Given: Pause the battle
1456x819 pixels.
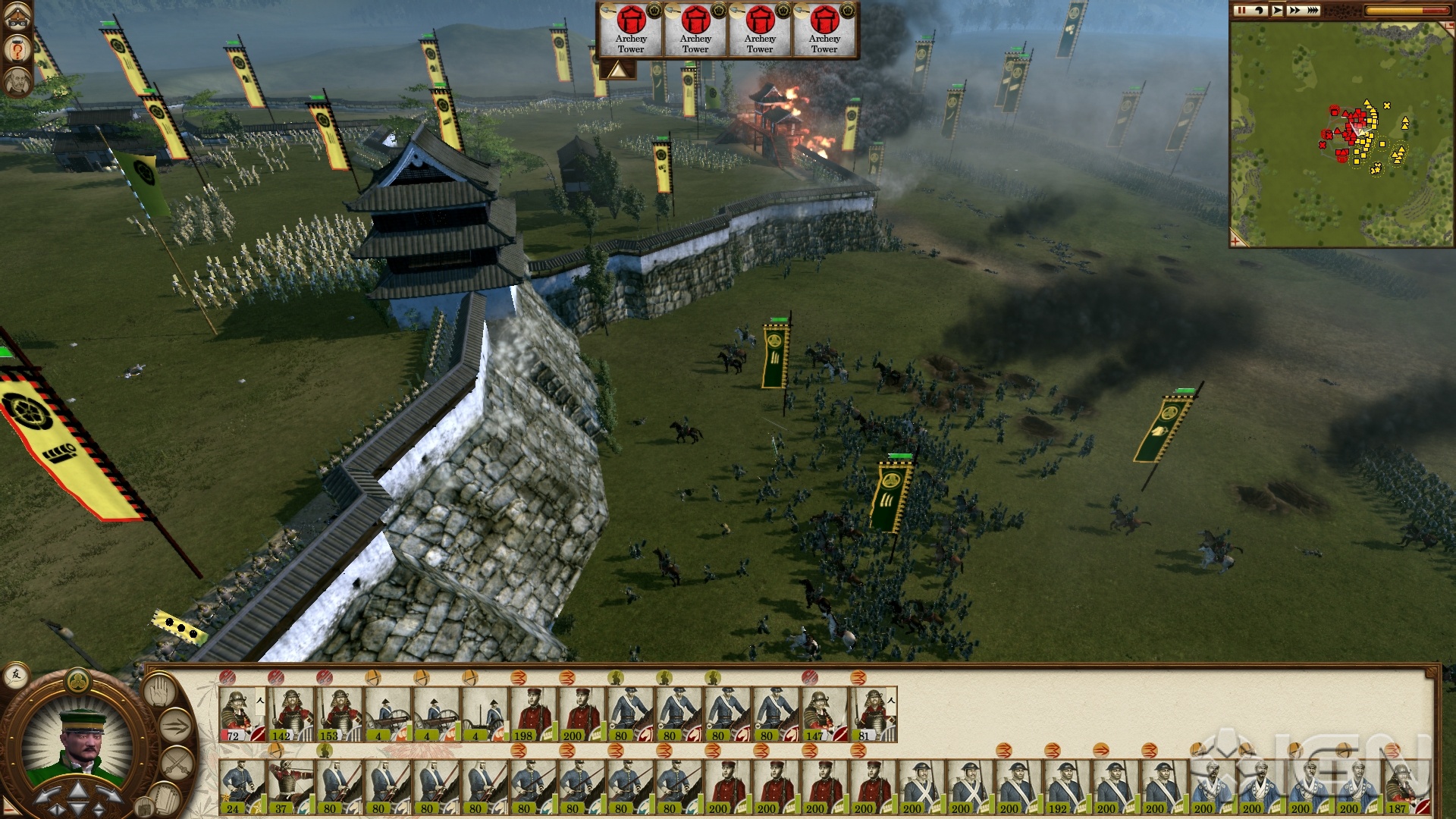Looking at the screenshot, I should coord(1241,11).
